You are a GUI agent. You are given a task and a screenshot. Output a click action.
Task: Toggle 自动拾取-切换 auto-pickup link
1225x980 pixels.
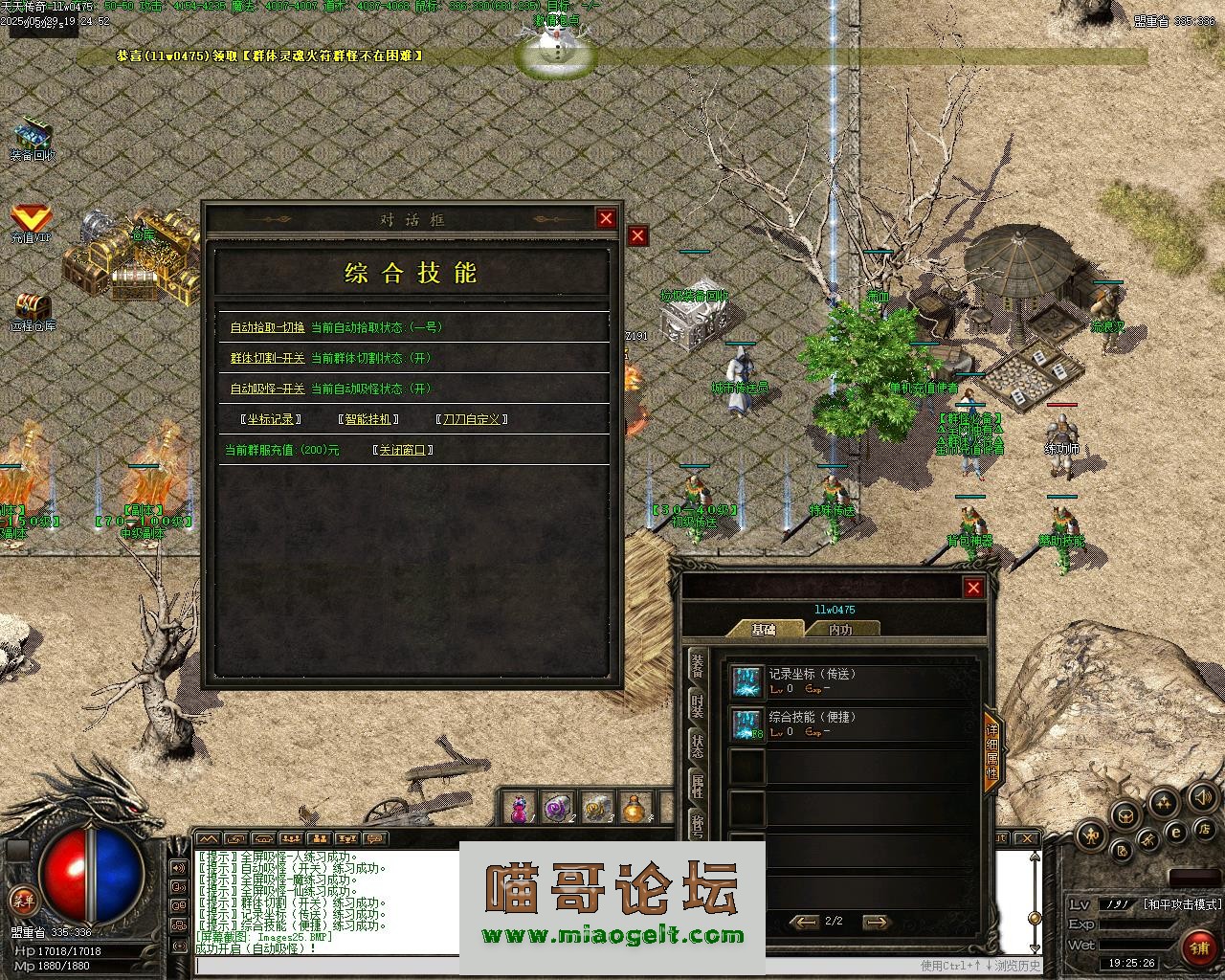pos(267,327)
